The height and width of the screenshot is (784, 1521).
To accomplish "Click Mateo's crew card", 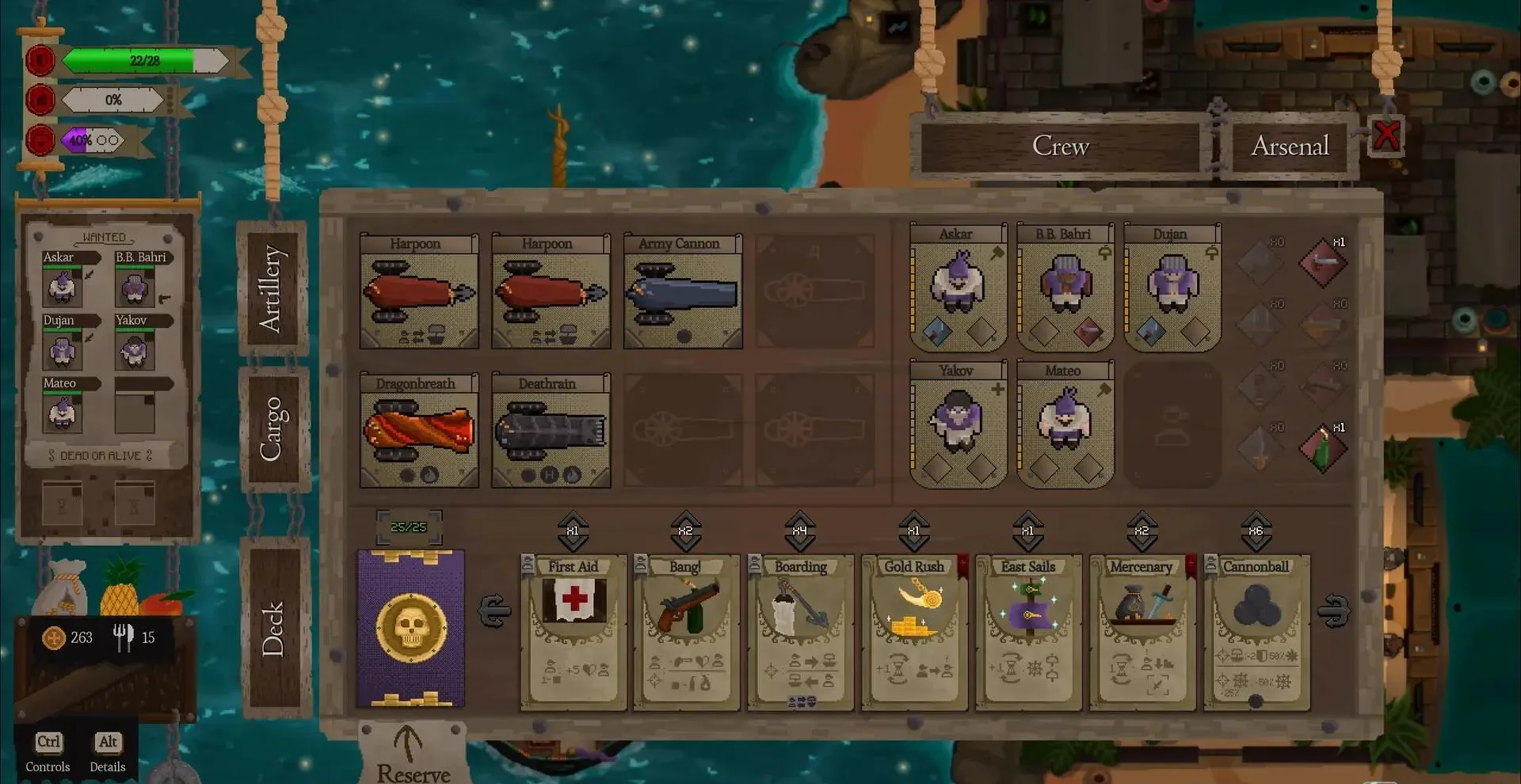I will [x=1065, y=423].
